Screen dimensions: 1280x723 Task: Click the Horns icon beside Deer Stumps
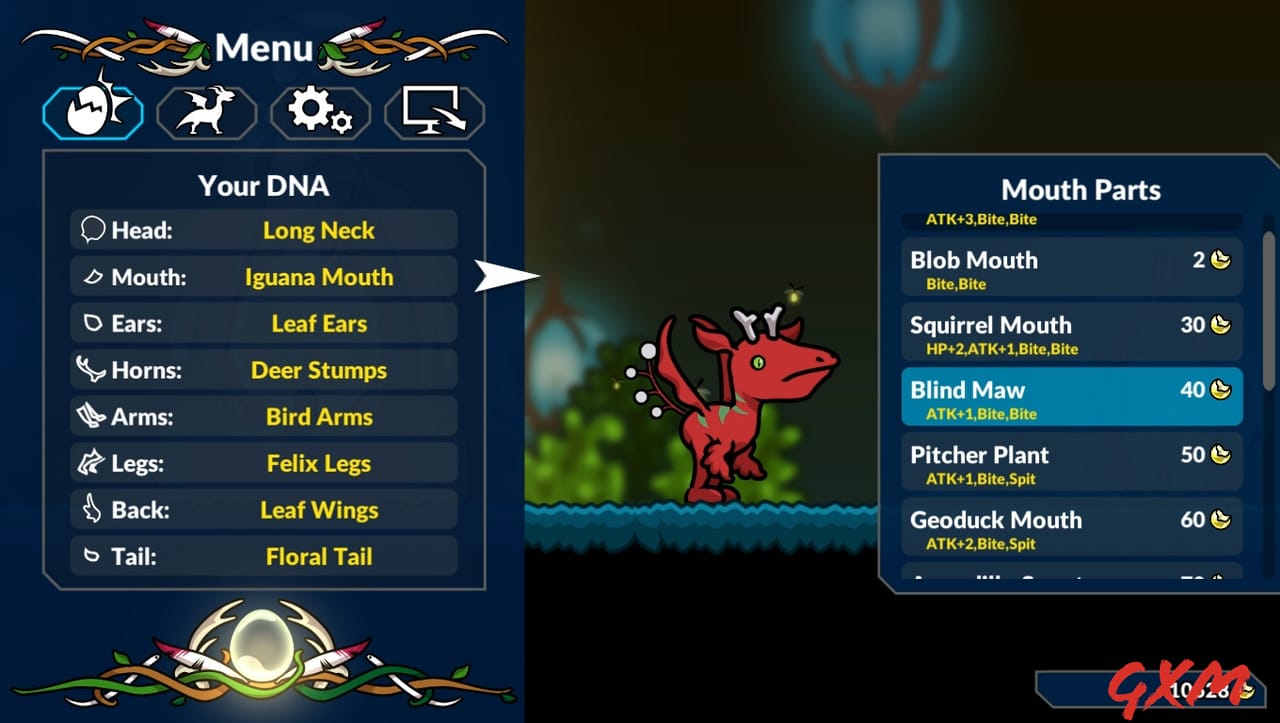tap(92, 370)
